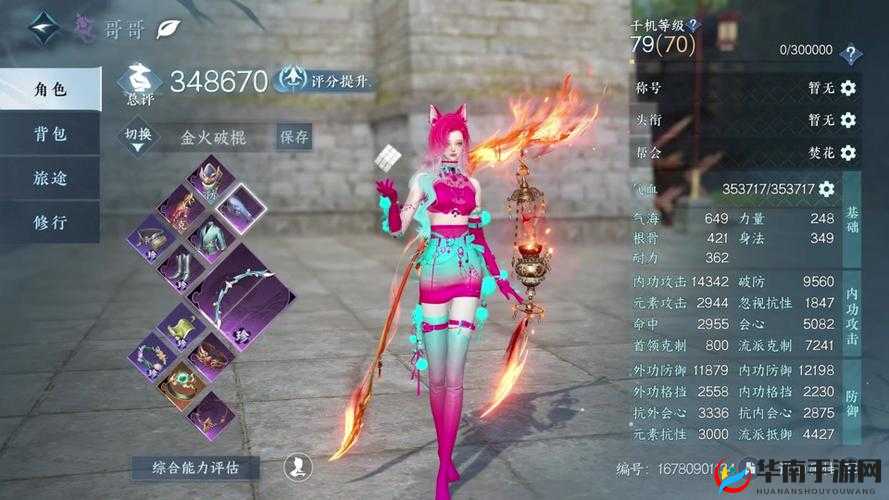Open the 背包 backpack tab
The image size is (889, 500).
50,134
